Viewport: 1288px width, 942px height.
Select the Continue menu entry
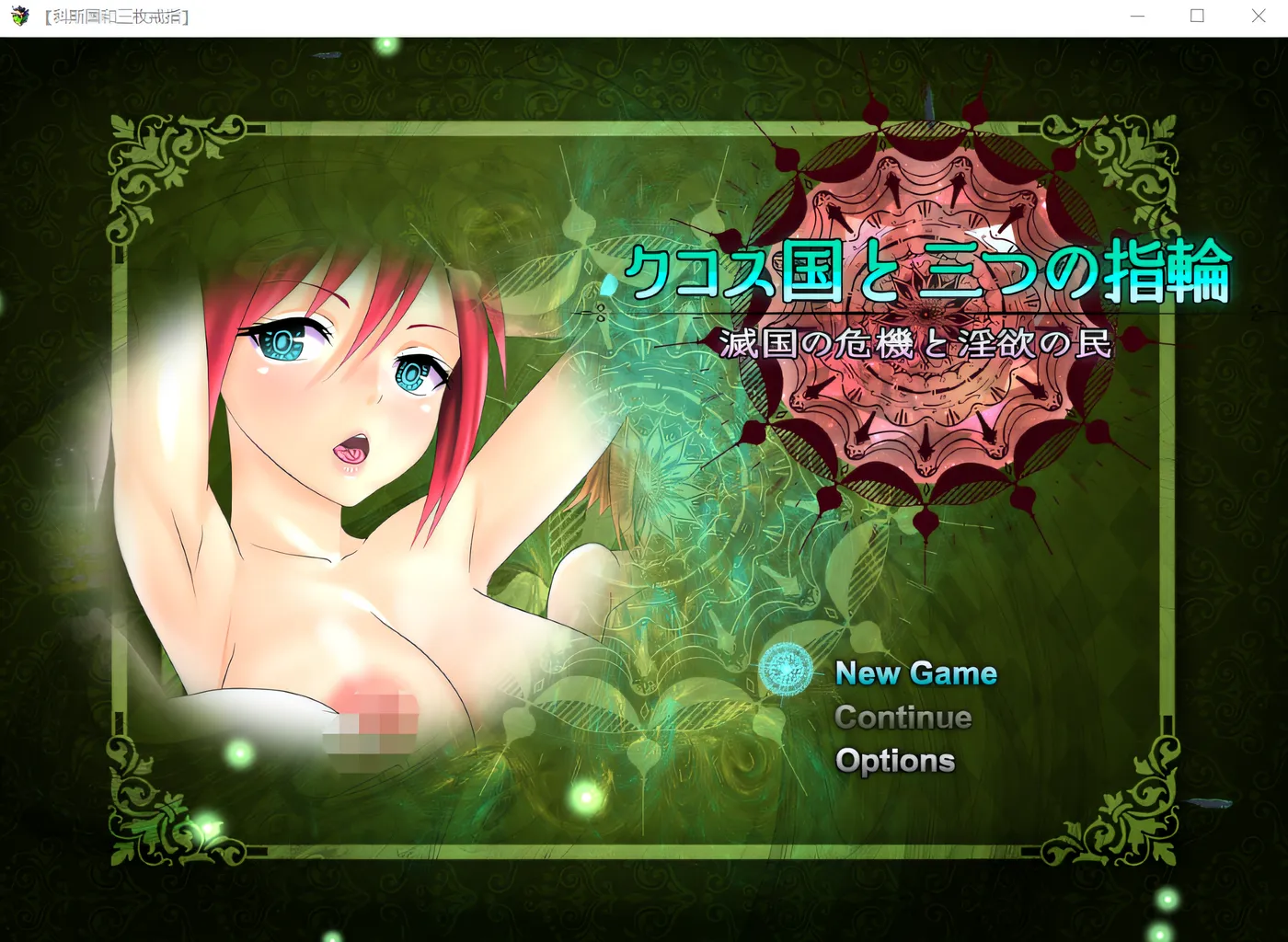pyautogui.click(x=903, y=718)
